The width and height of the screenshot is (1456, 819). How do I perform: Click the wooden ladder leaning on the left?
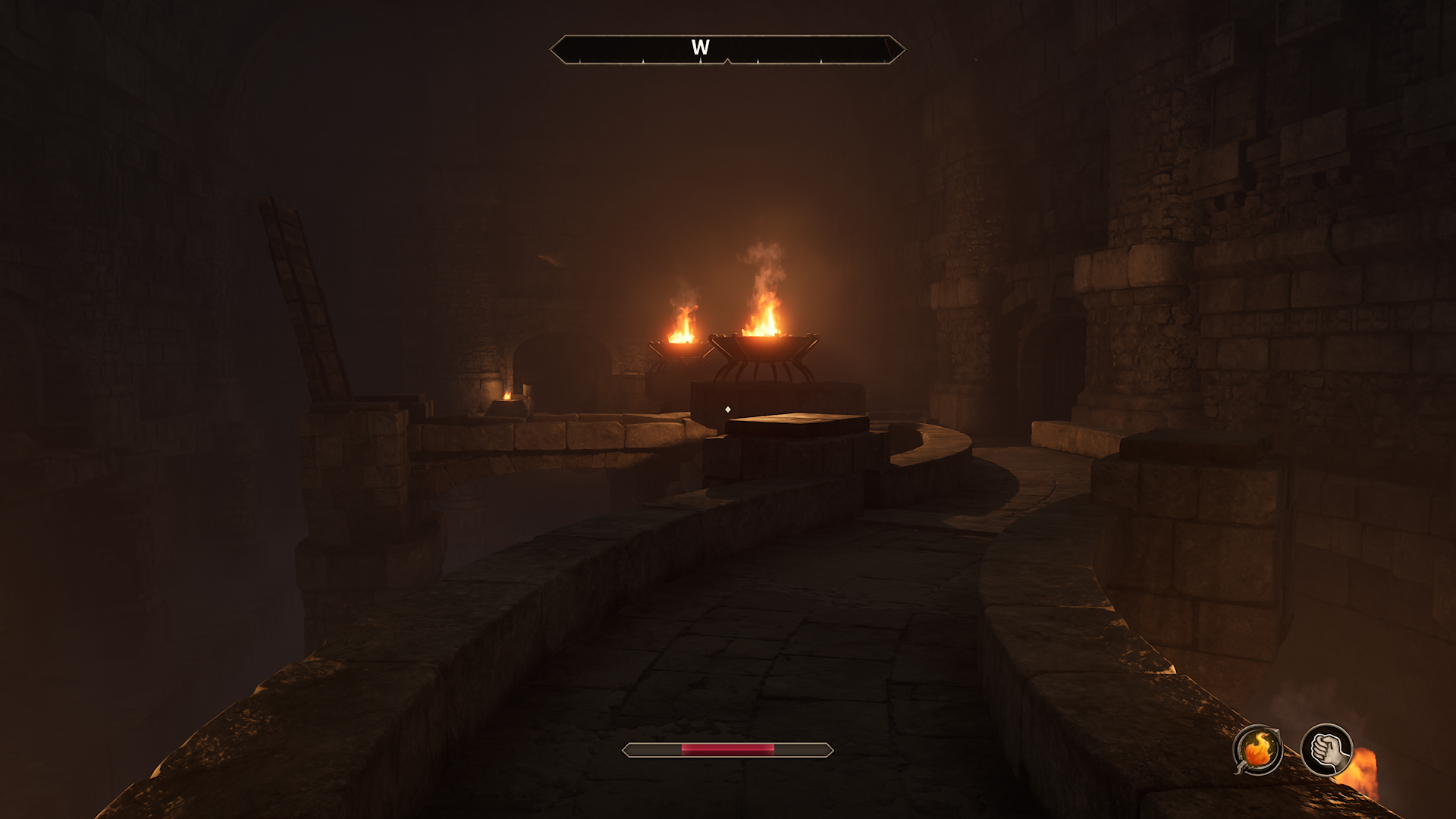pyautogui.click(x=303, y=303)
